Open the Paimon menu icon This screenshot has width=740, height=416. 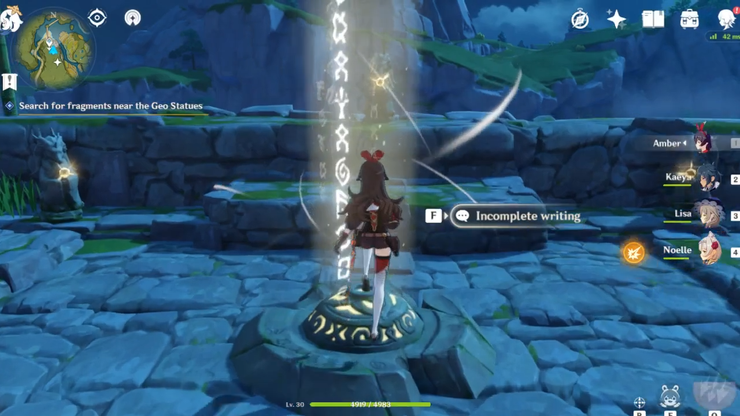10,20
